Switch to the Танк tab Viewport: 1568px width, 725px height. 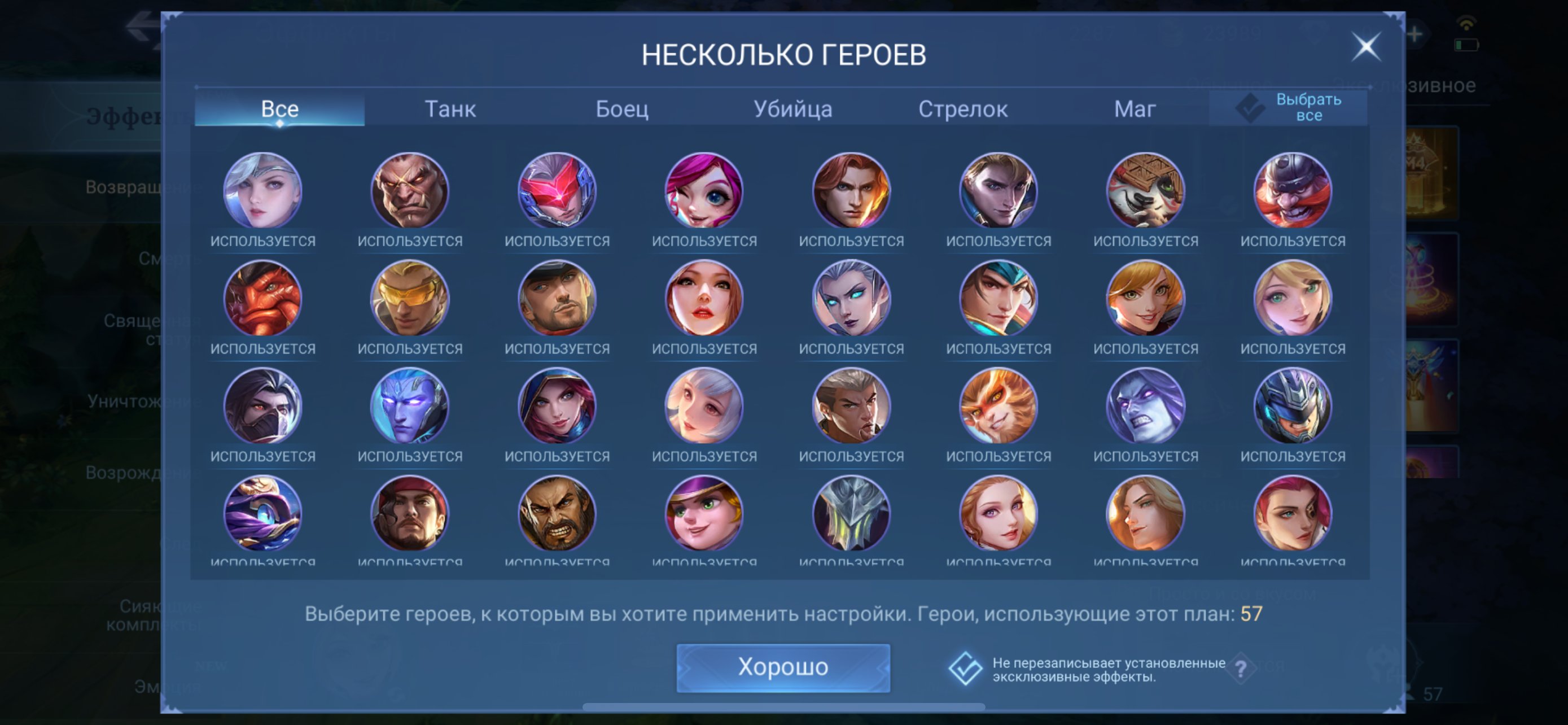coord(450,110)
